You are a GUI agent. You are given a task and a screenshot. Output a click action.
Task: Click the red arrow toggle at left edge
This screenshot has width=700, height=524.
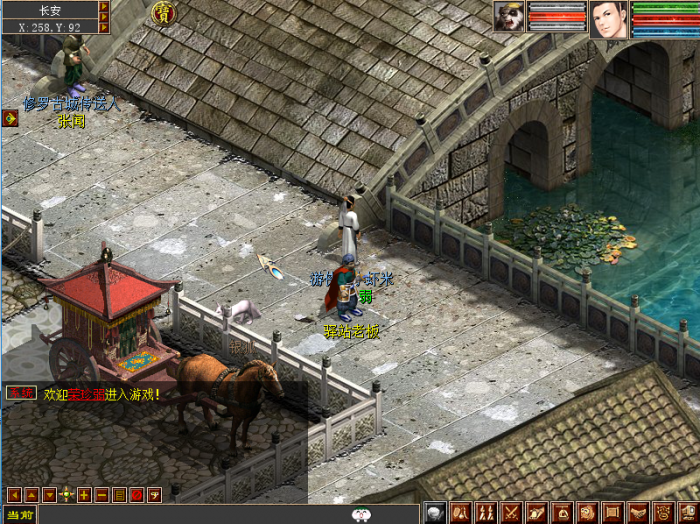[10, 118]
